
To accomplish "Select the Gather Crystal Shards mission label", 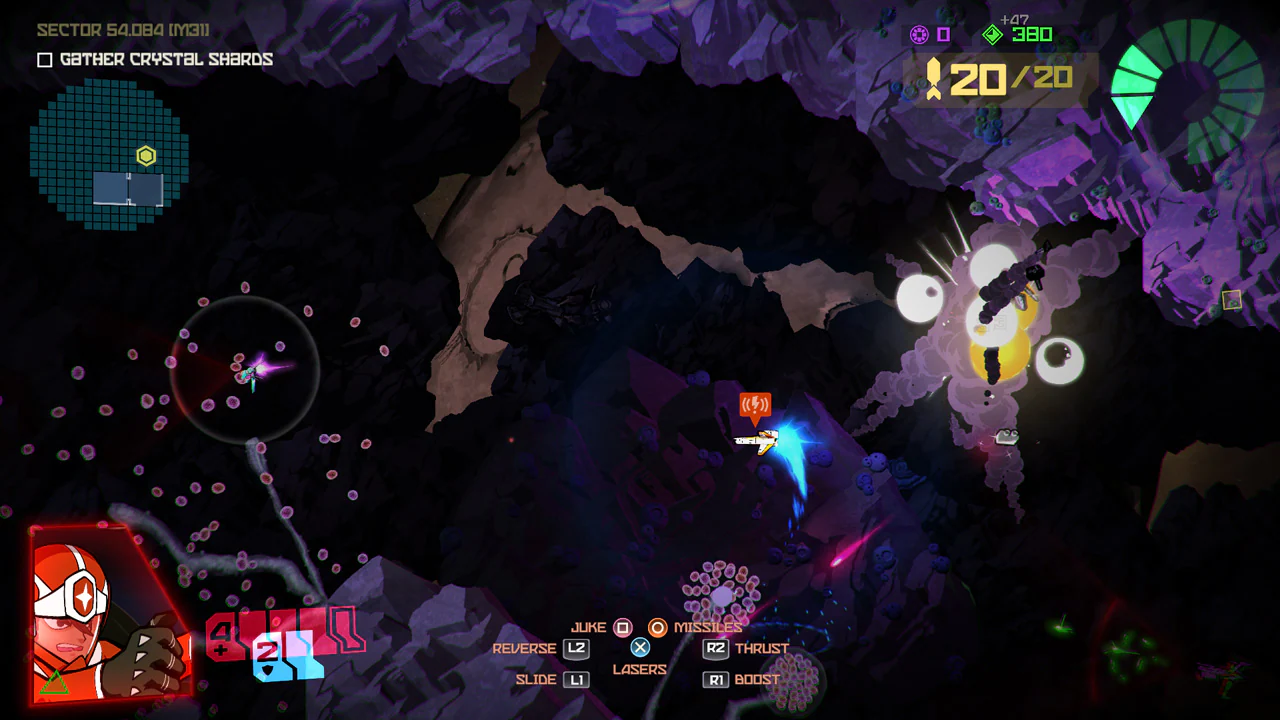I will click(x=165, y=59).
